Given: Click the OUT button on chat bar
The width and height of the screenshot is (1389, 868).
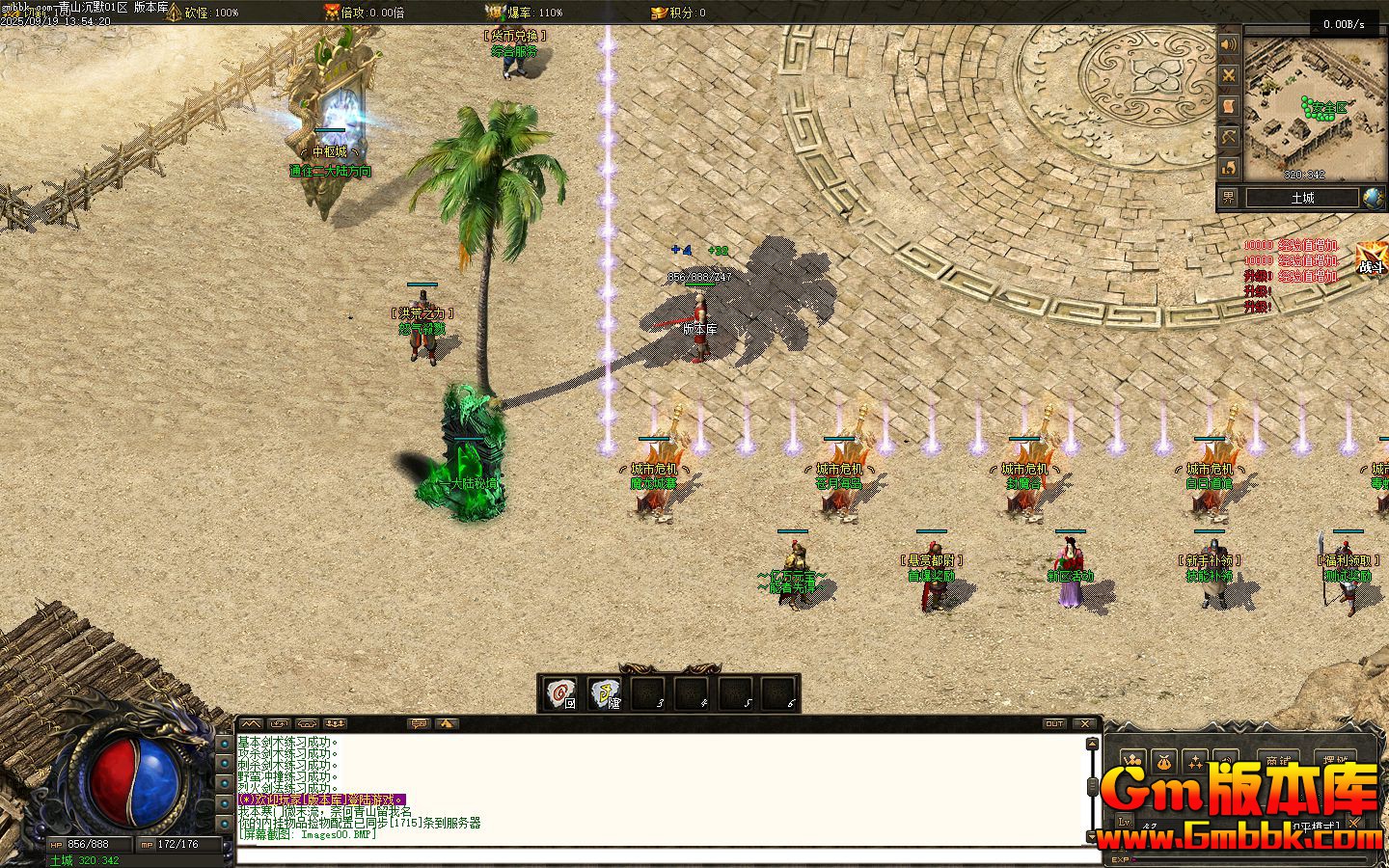Looking at the screenshot, I should coord(1054,723).
